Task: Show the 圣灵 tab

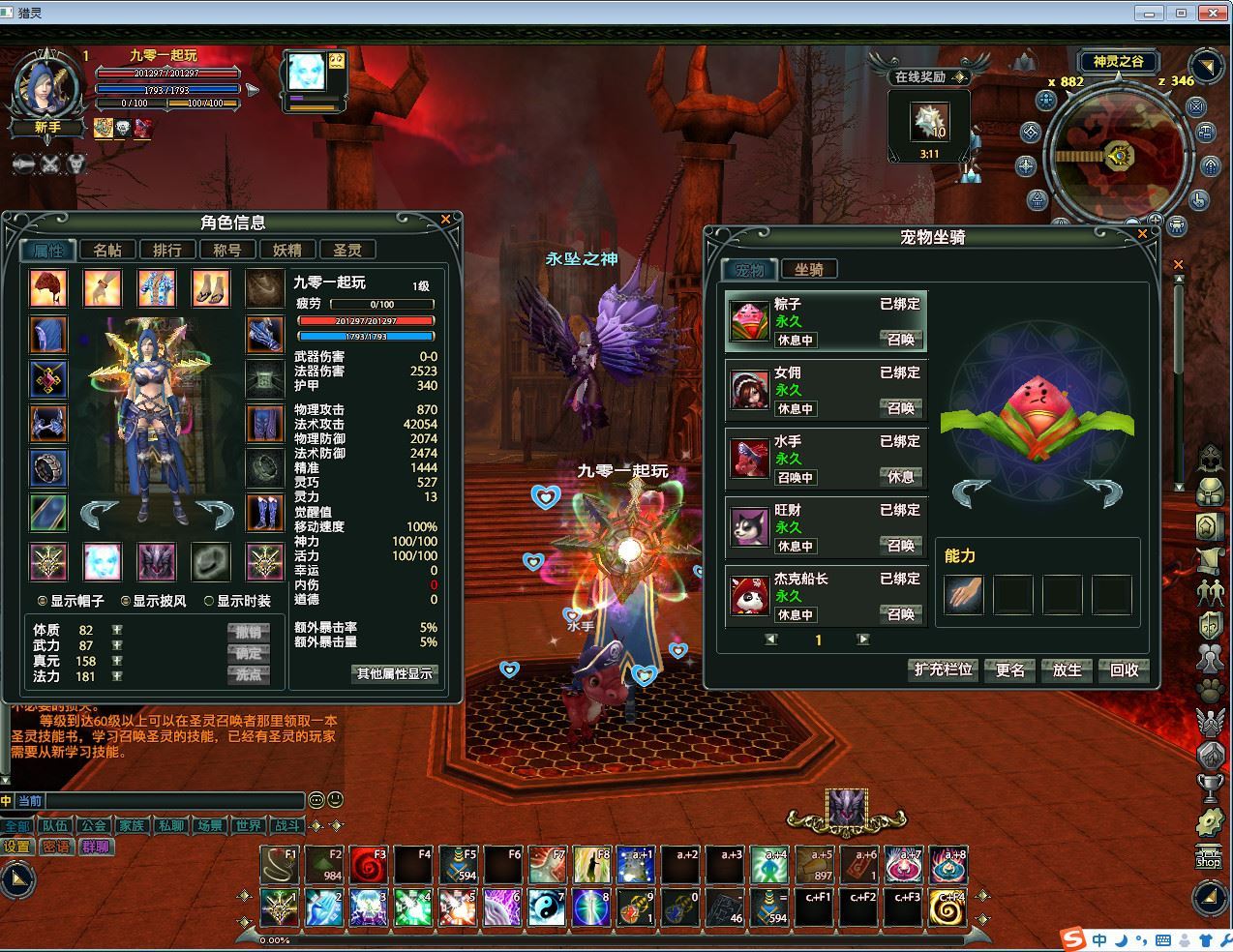Action: coord(346,250)
